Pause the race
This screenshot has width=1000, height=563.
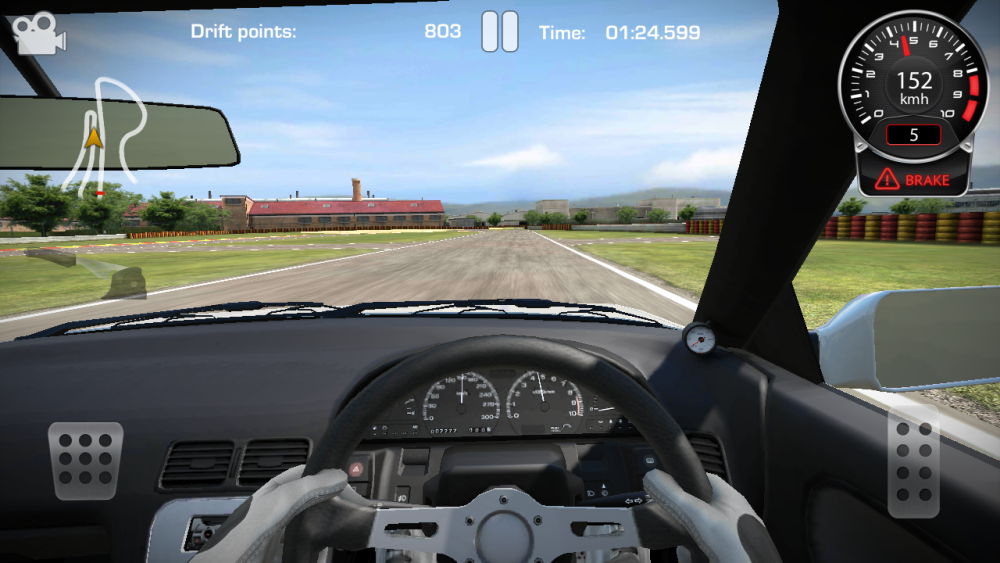tap(500, 31)
